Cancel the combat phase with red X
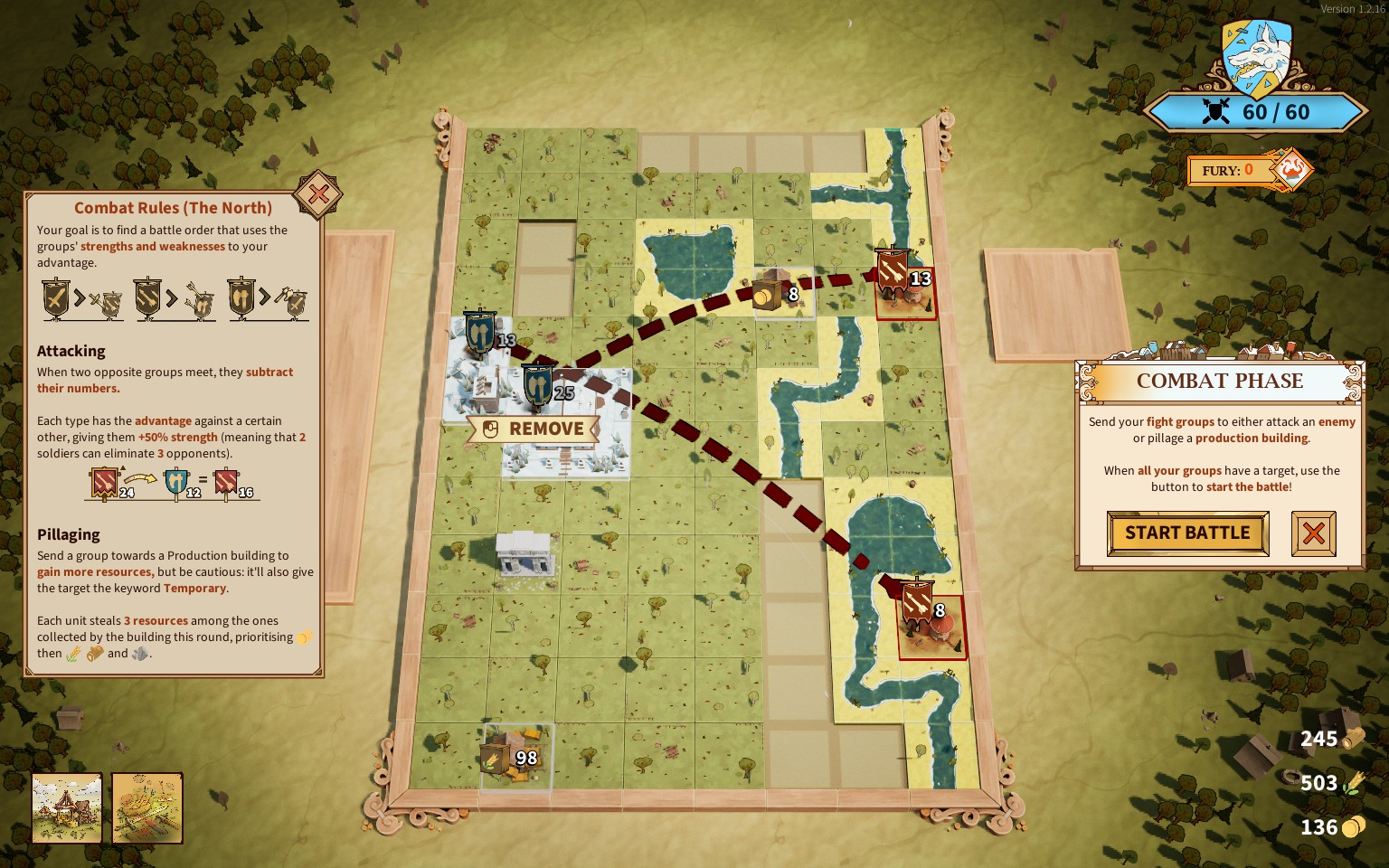The width and height of the screenshot is (1389, 868). [1313, 533]
